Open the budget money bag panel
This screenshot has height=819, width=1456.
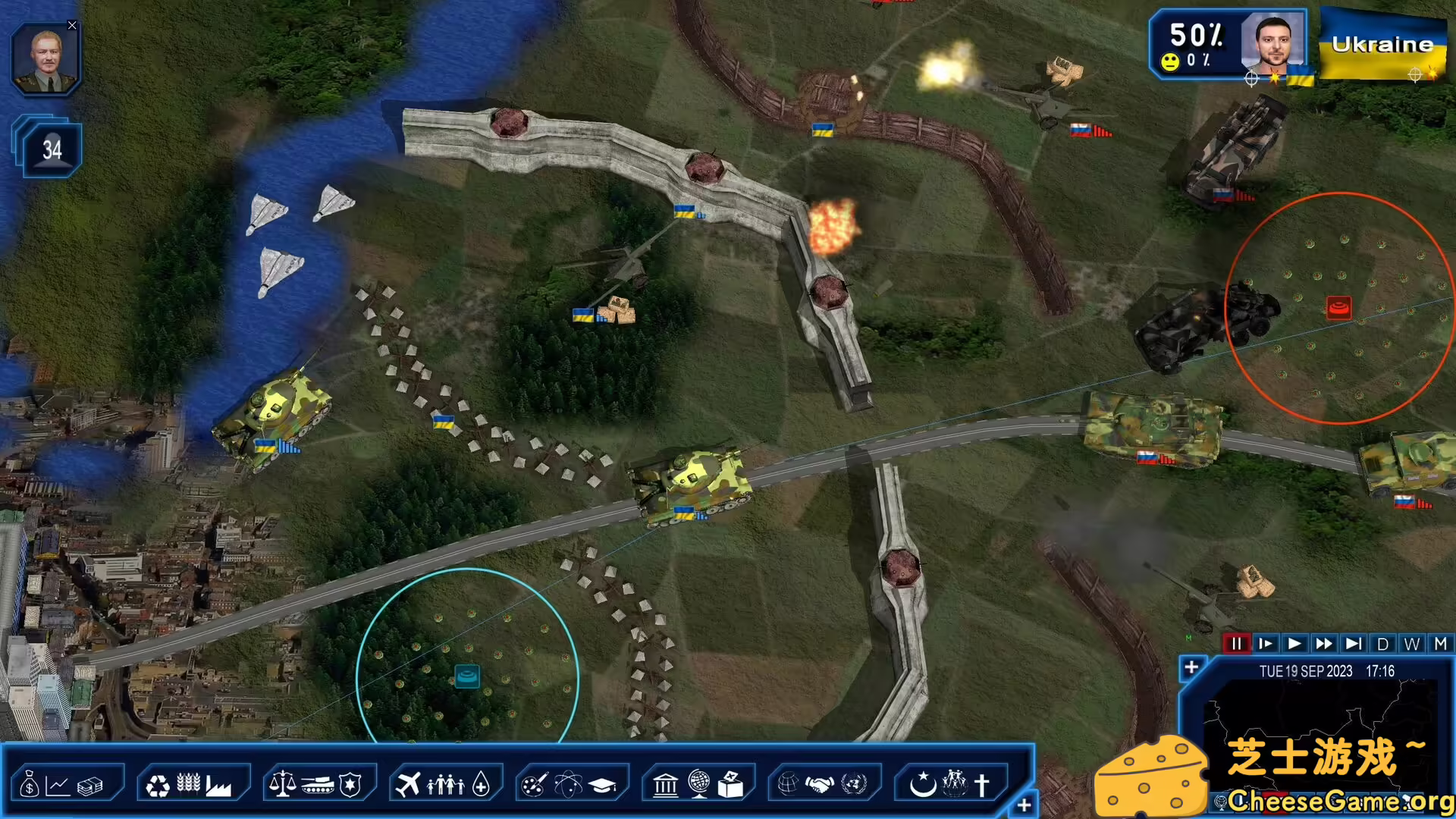(30, 784)
